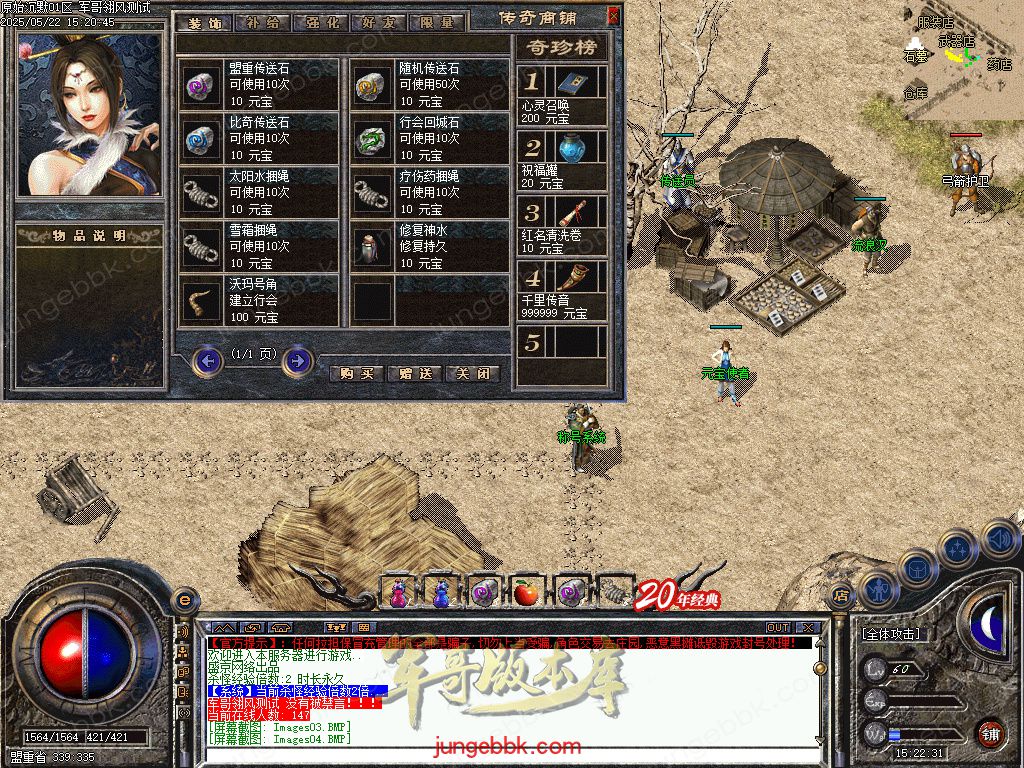Choose the 沃玛号角 horn item

[203, 301]
